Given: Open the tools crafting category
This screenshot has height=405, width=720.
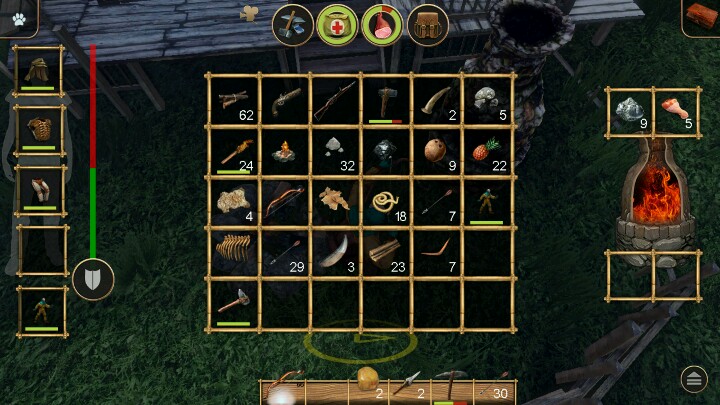Looking at the screenshot, I should click(294, 24).
